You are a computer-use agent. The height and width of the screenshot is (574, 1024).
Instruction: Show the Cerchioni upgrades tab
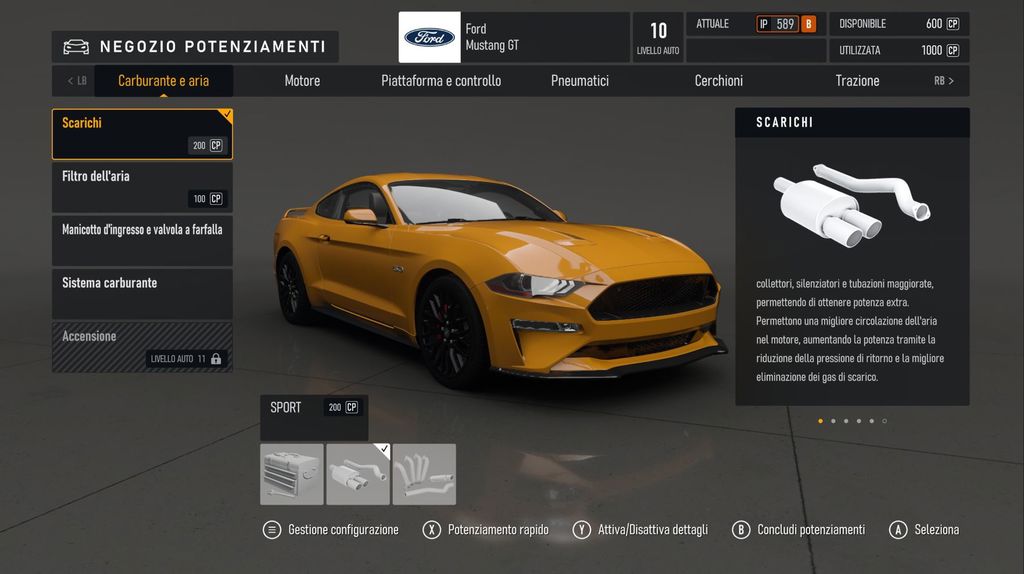click(719, 81)
